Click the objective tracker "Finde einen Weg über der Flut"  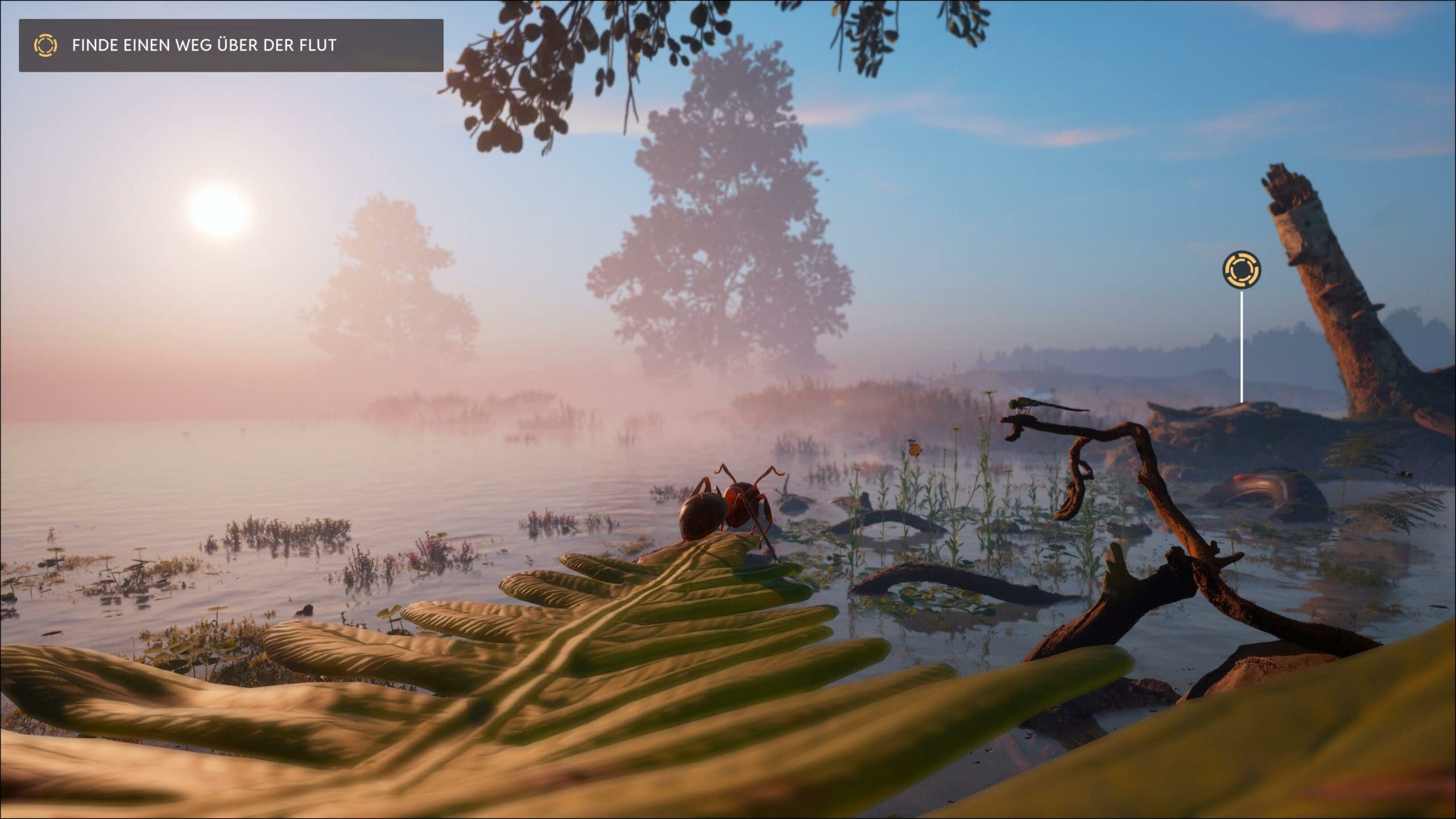tap(230, 45)
